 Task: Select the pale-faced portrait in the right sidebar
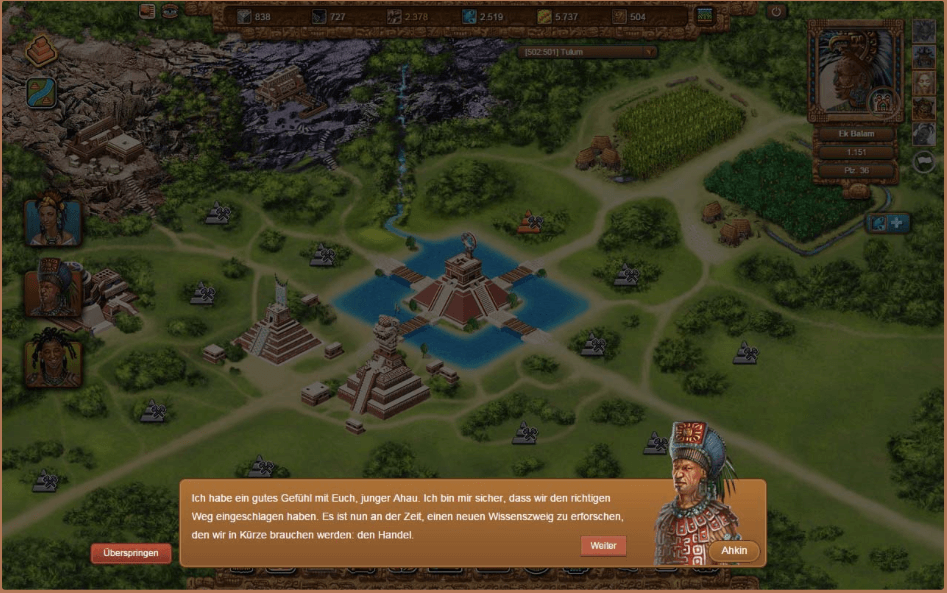pyautogui.click(x=924, y=83)
